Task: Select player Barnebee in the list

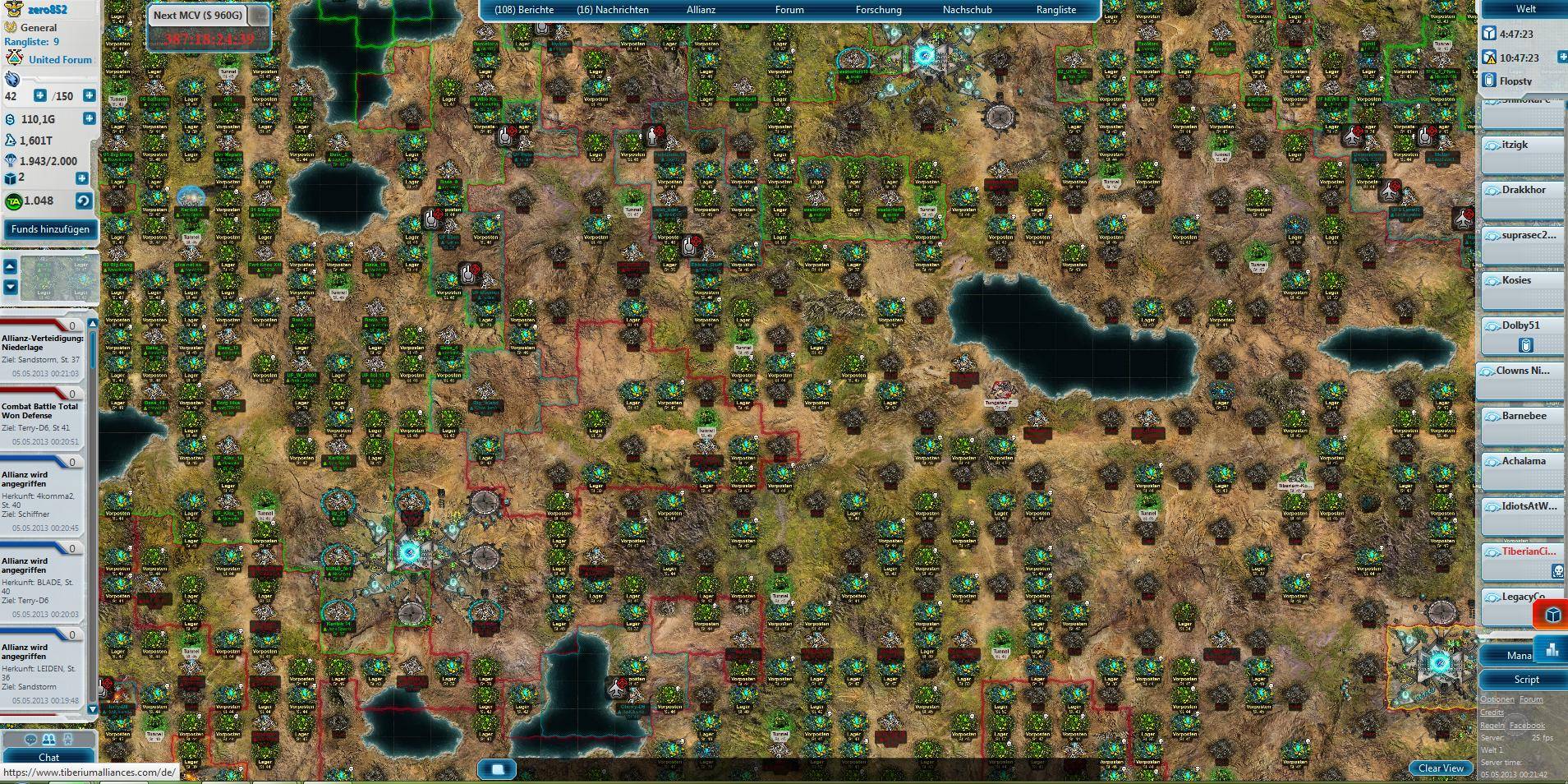Action: (x=1524, y=416)
